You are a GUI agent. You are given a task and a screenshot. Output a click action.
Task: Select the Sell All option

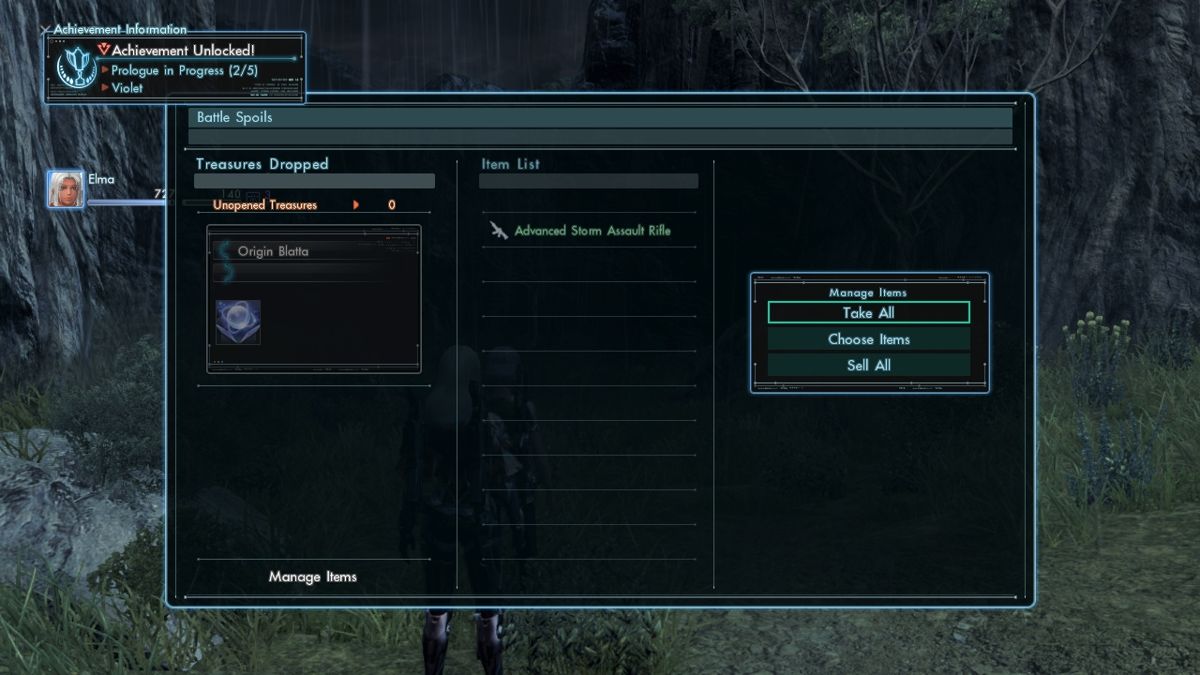coord(868,365)
